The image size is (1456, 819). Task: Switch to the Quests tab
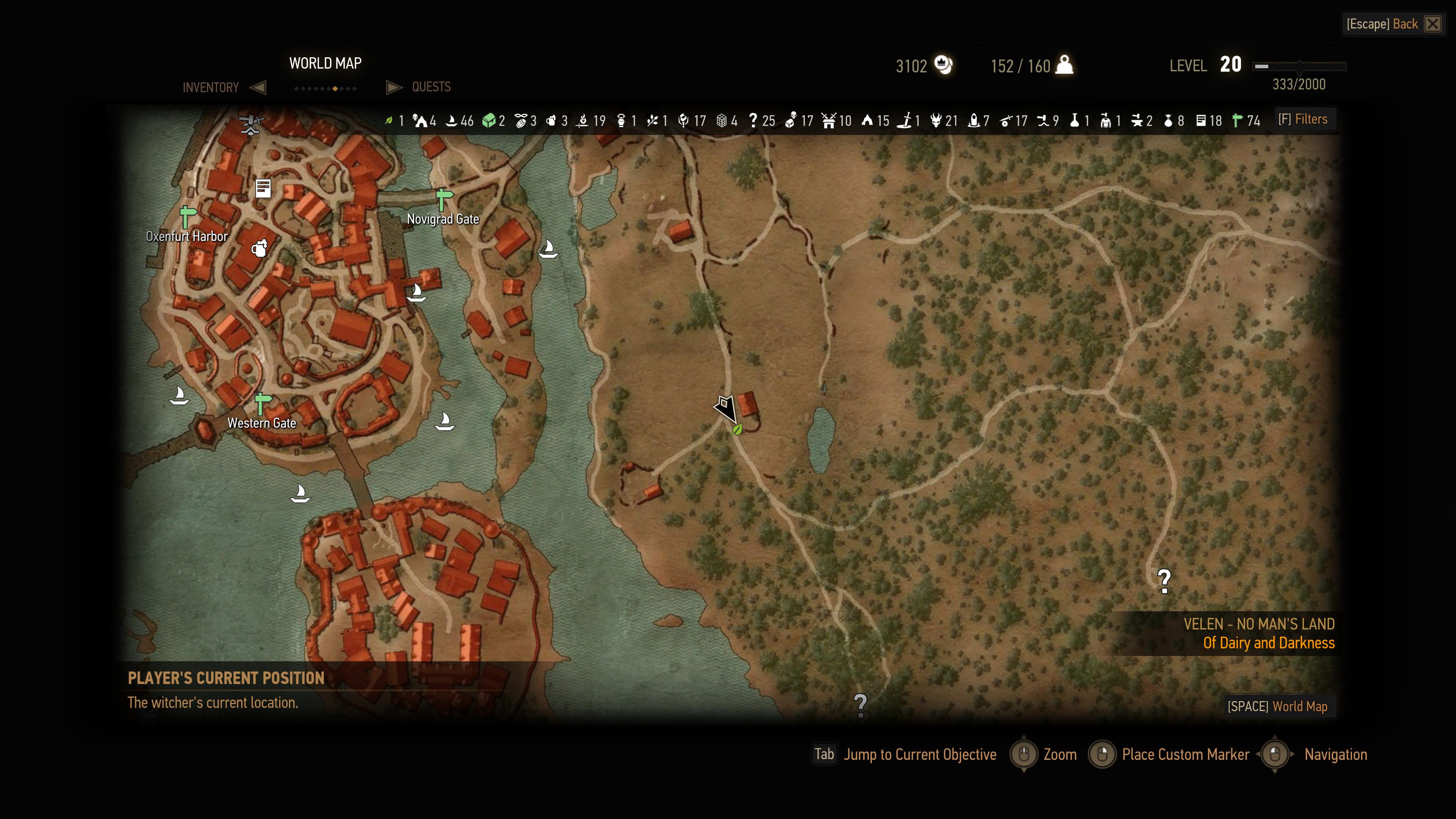pos(431,86)
